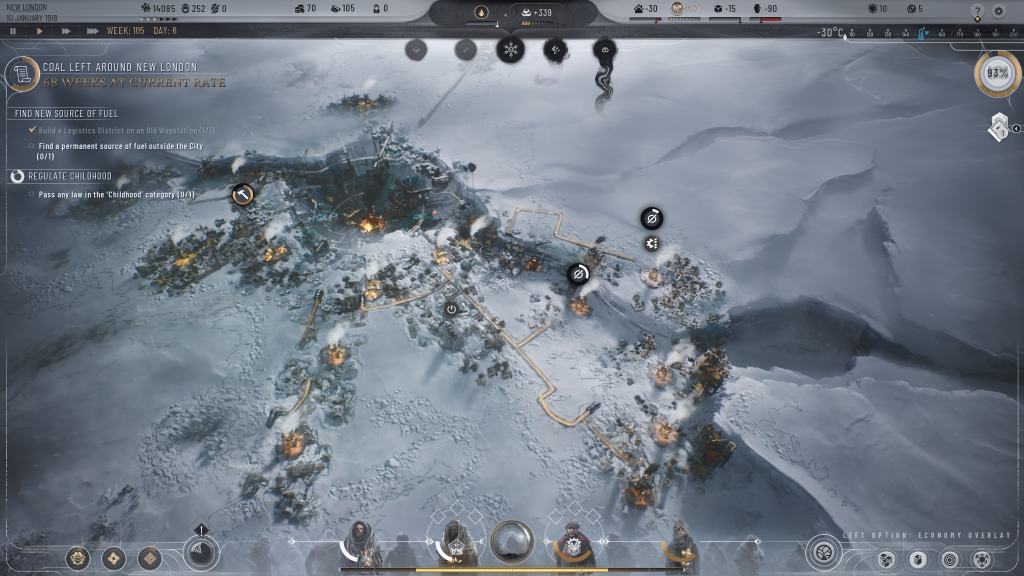Viewport: 1024px width, 576px height.
Task: Select the snowflake cold problem icon
Action: point(510,49)
